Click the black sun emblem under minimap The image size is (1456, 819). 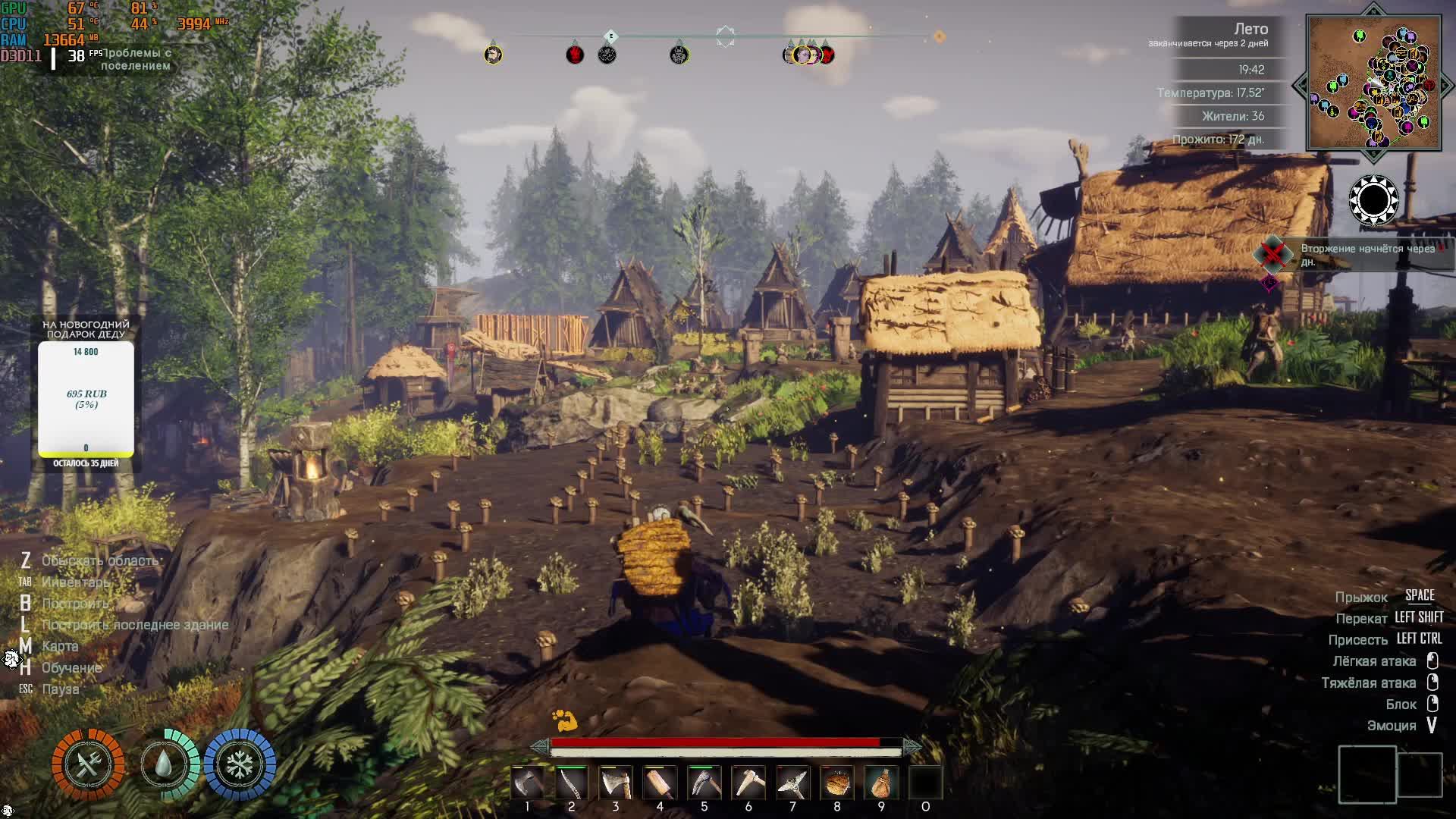point(1373,201)
